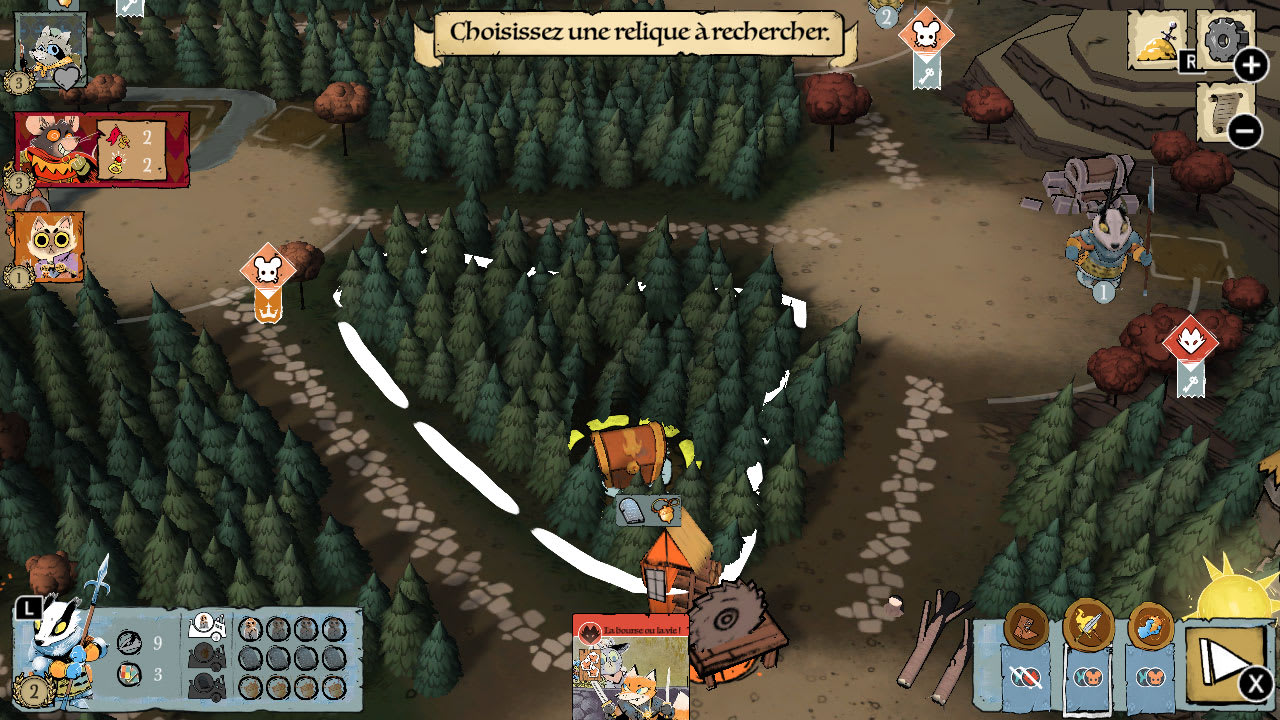Open the gold pile treasure panel

pos(1157,40)
